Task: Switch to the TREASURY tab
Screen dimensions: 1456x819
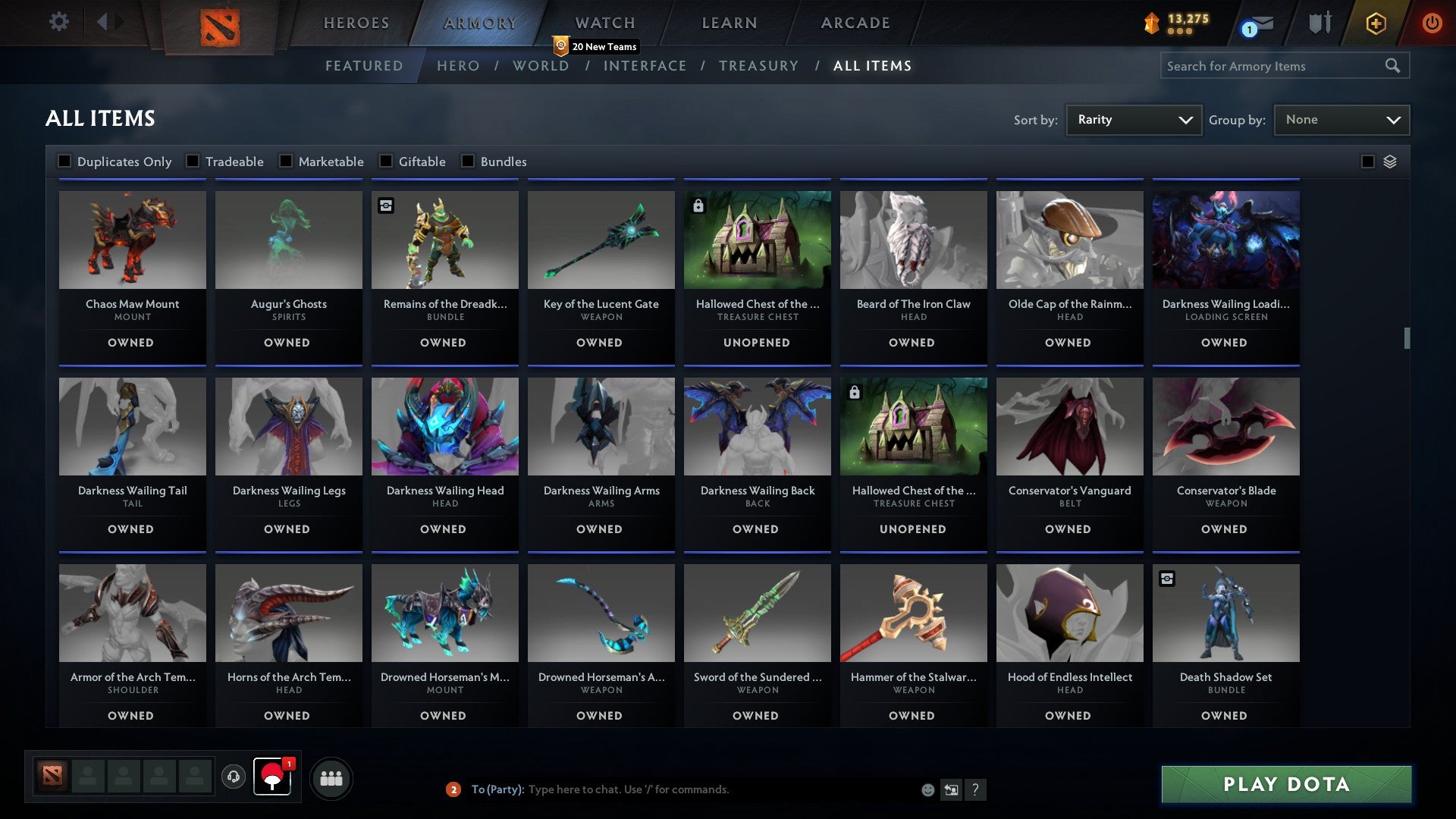Action: (x=758, y=66)
